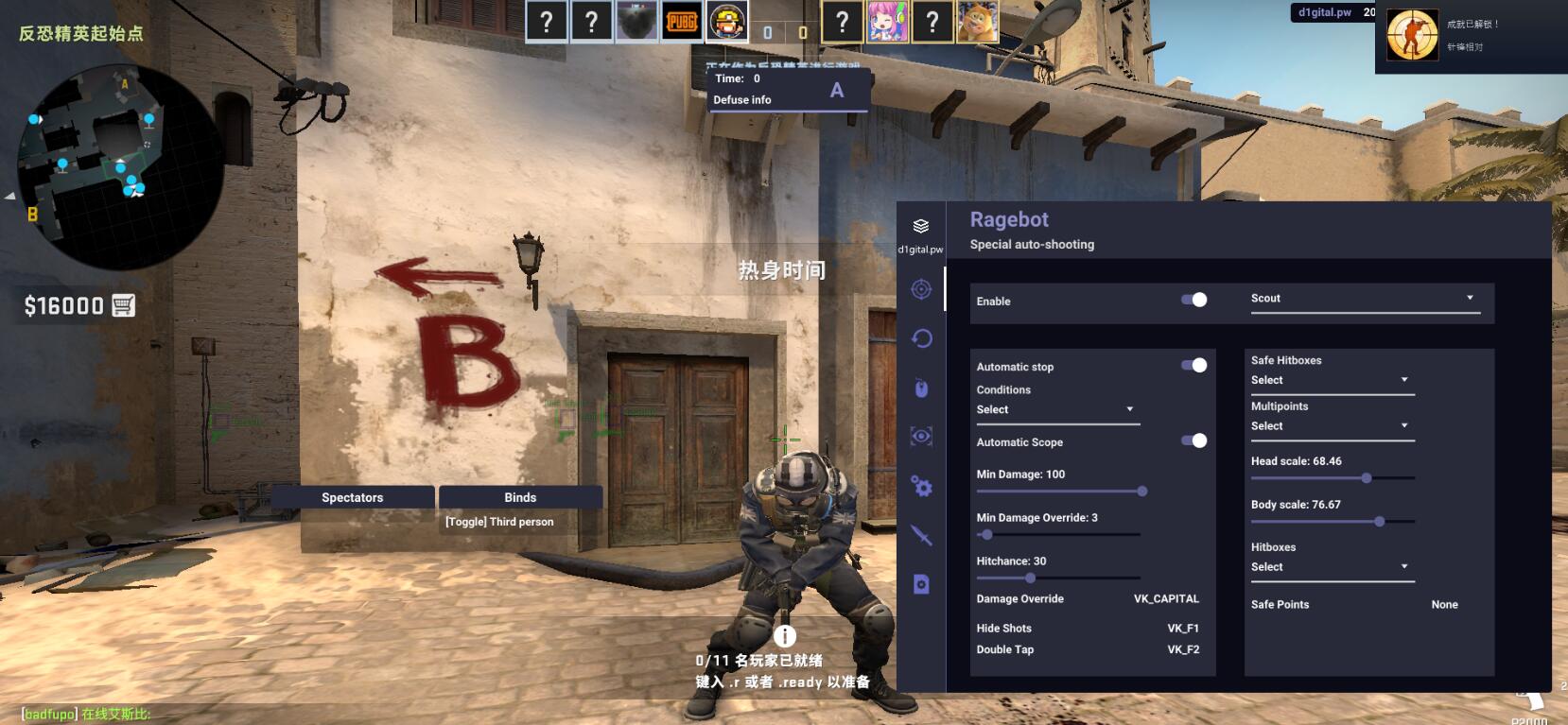Screen dimensions: 1568x725
Task: Click the Min Damage slider track
Action: click(1059, 492)
